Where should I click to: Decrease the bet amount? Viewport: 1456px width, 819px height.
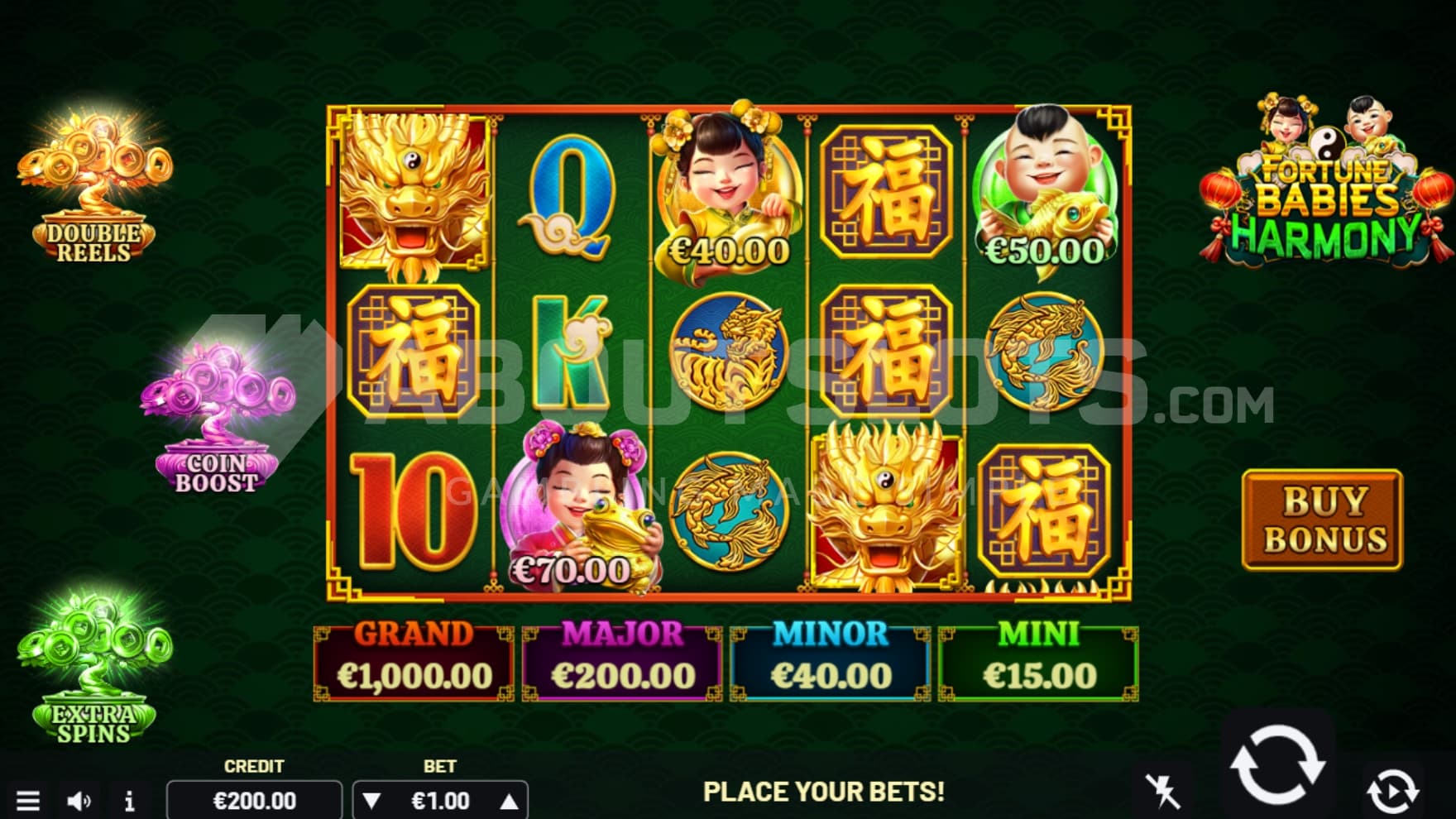[372, 801]
